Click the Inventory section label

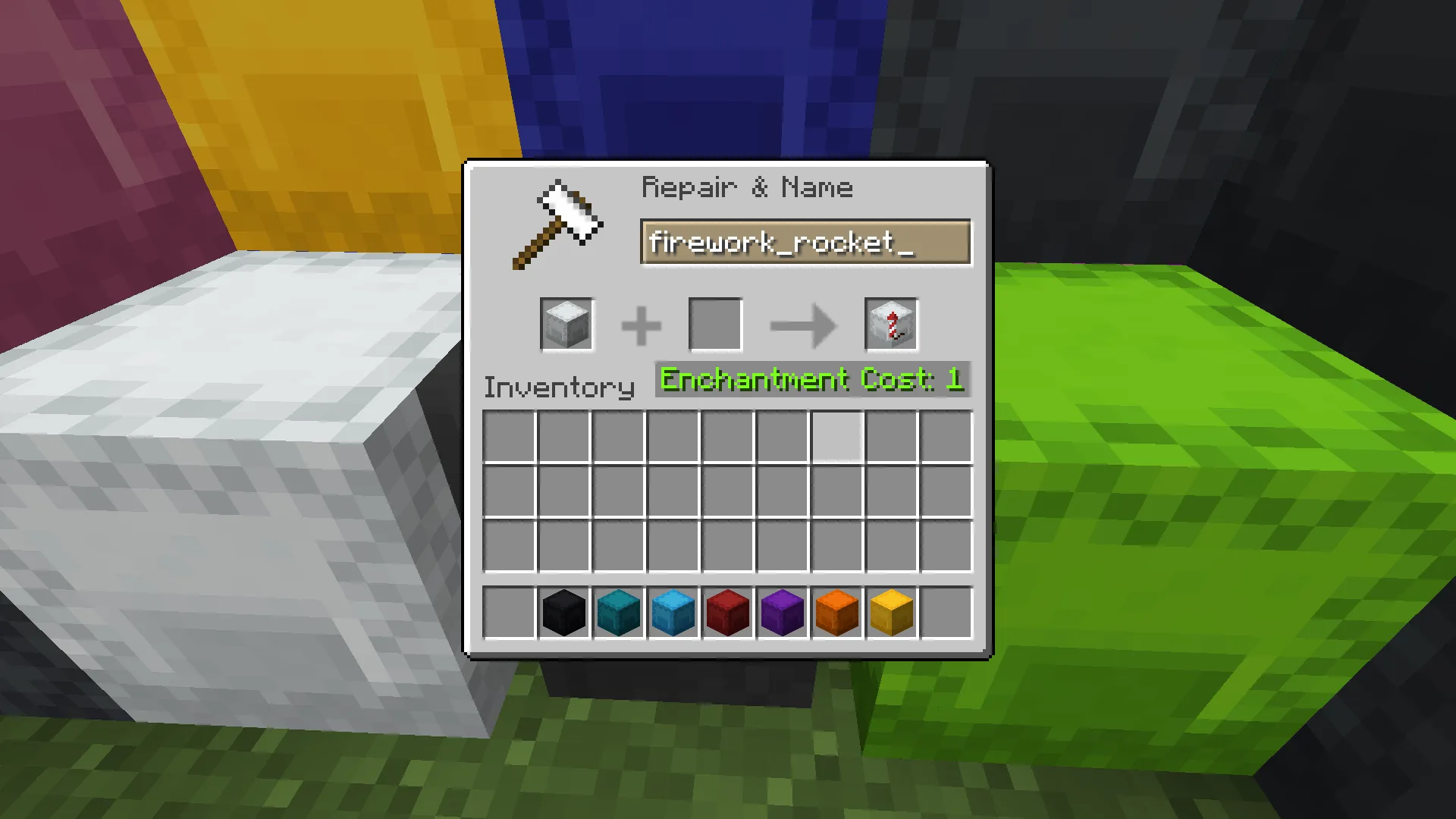coord(559,387)
